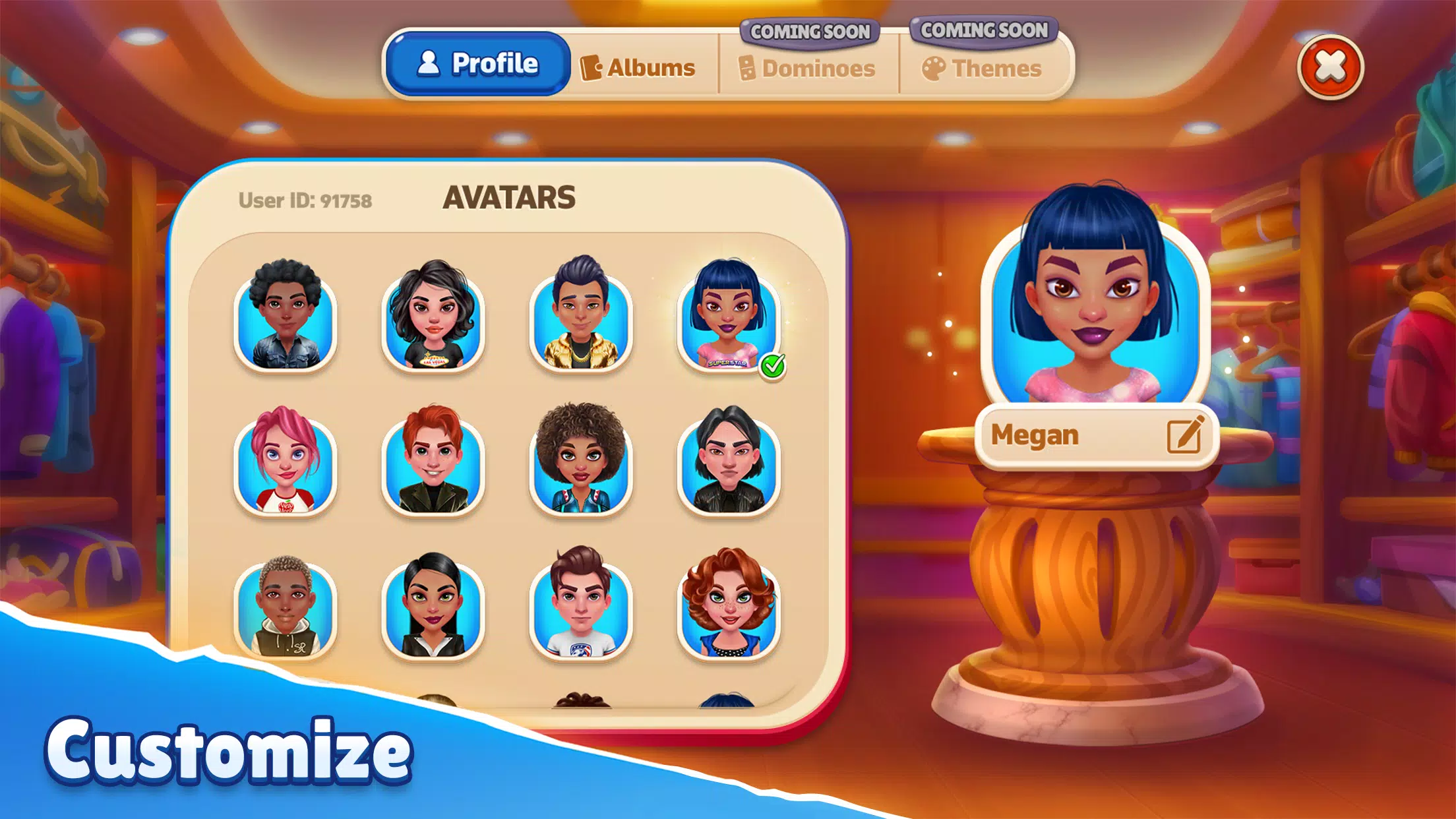Close the customize screen with red X
The width and height of the screenshot is (1456, 819).
point(1330,67)
